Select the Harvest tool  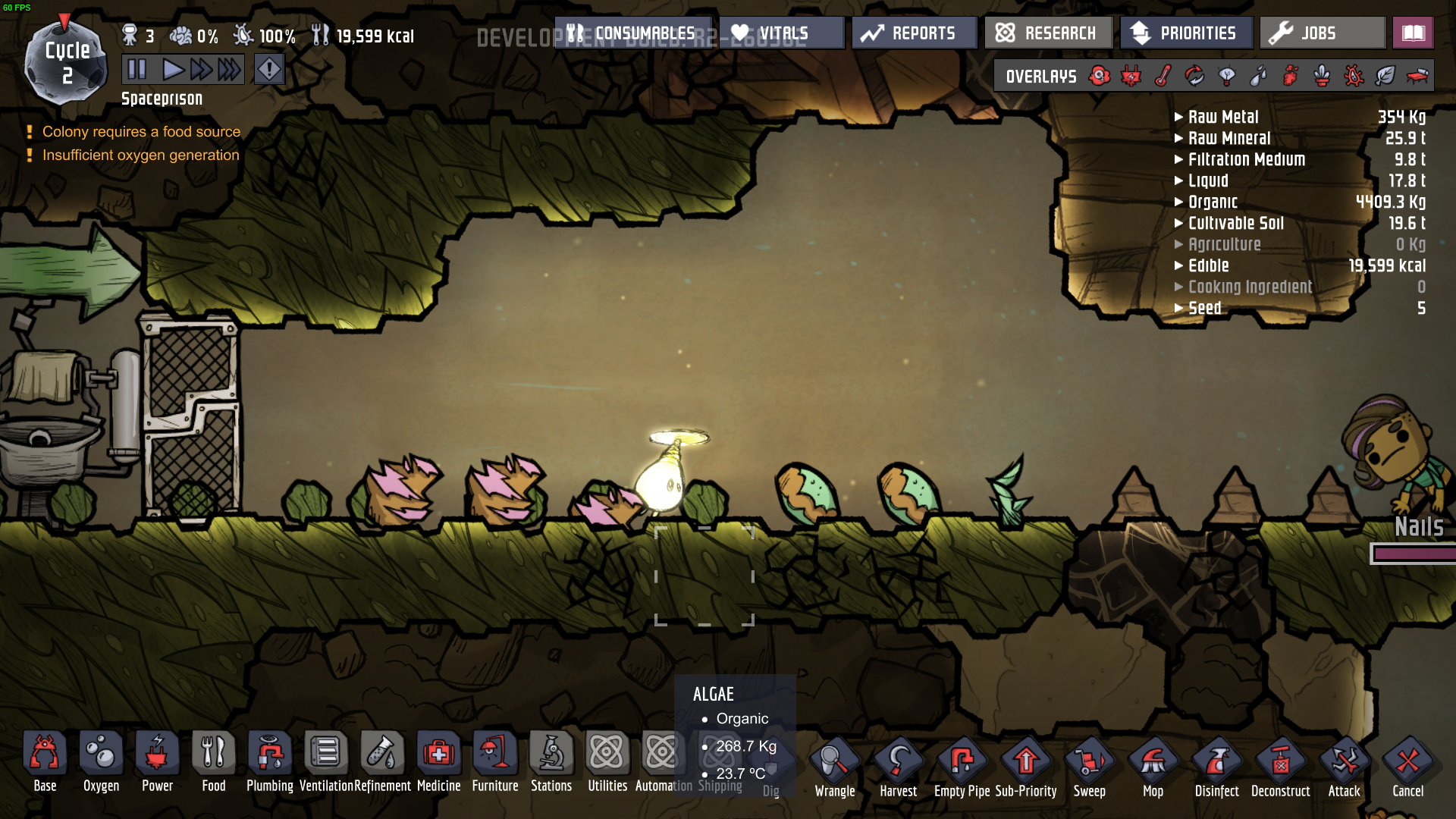click(899, 766)
